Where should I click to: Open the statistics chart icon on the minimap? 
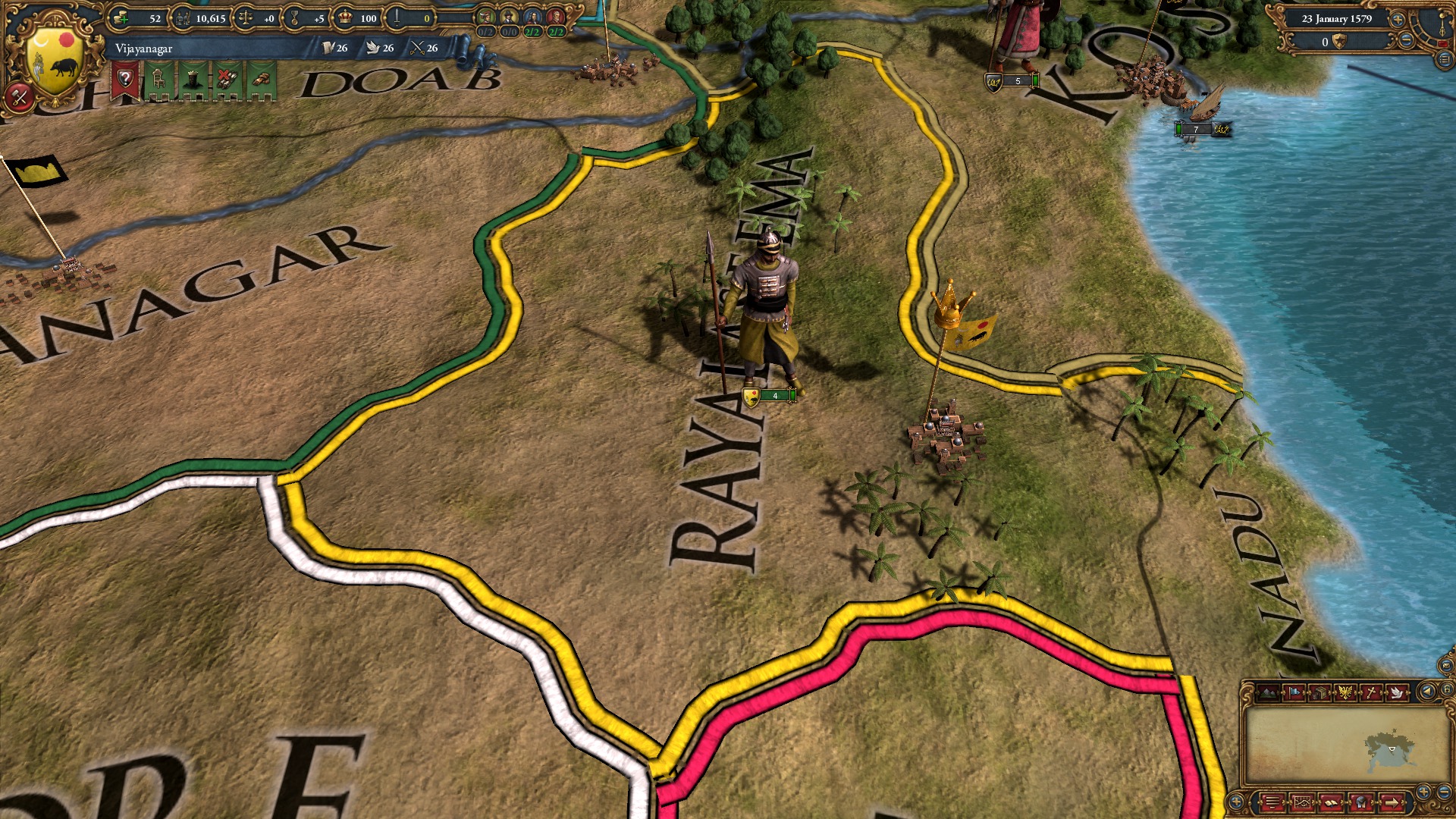click(x=1302, y=803)
